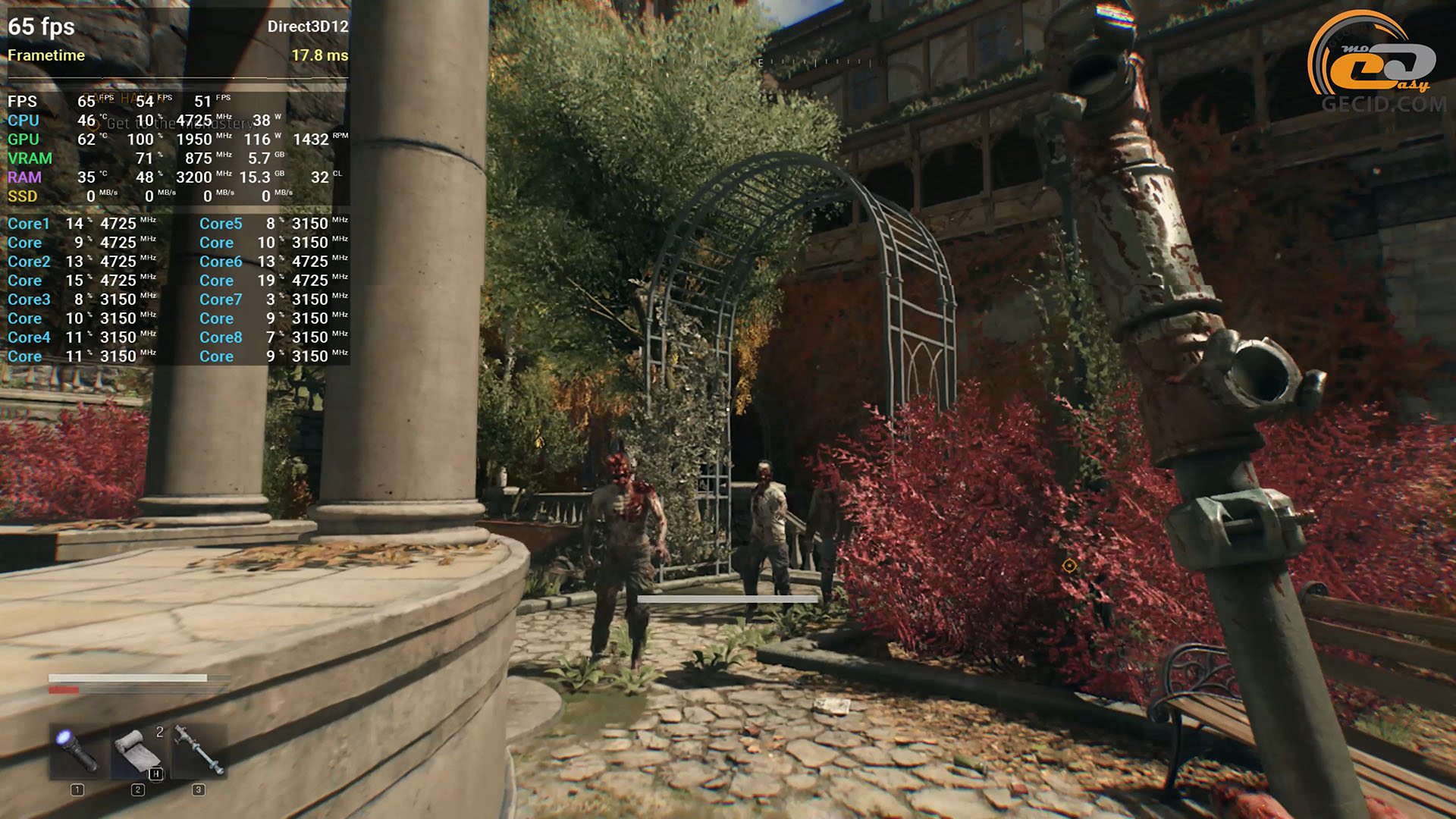
Task: Equip the pipe weapon slot
Action: tap(199, 750)
